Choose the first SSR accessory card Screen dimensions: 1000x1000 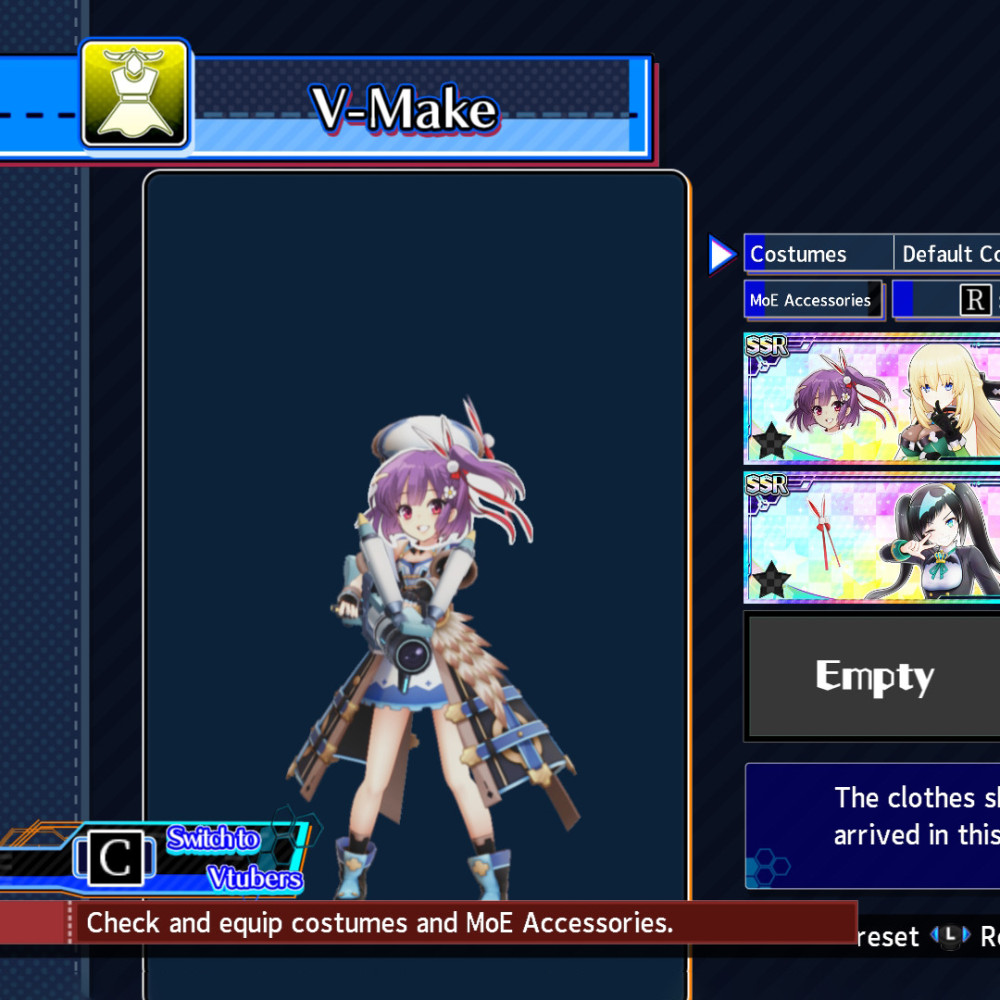(x=872, y=398)
